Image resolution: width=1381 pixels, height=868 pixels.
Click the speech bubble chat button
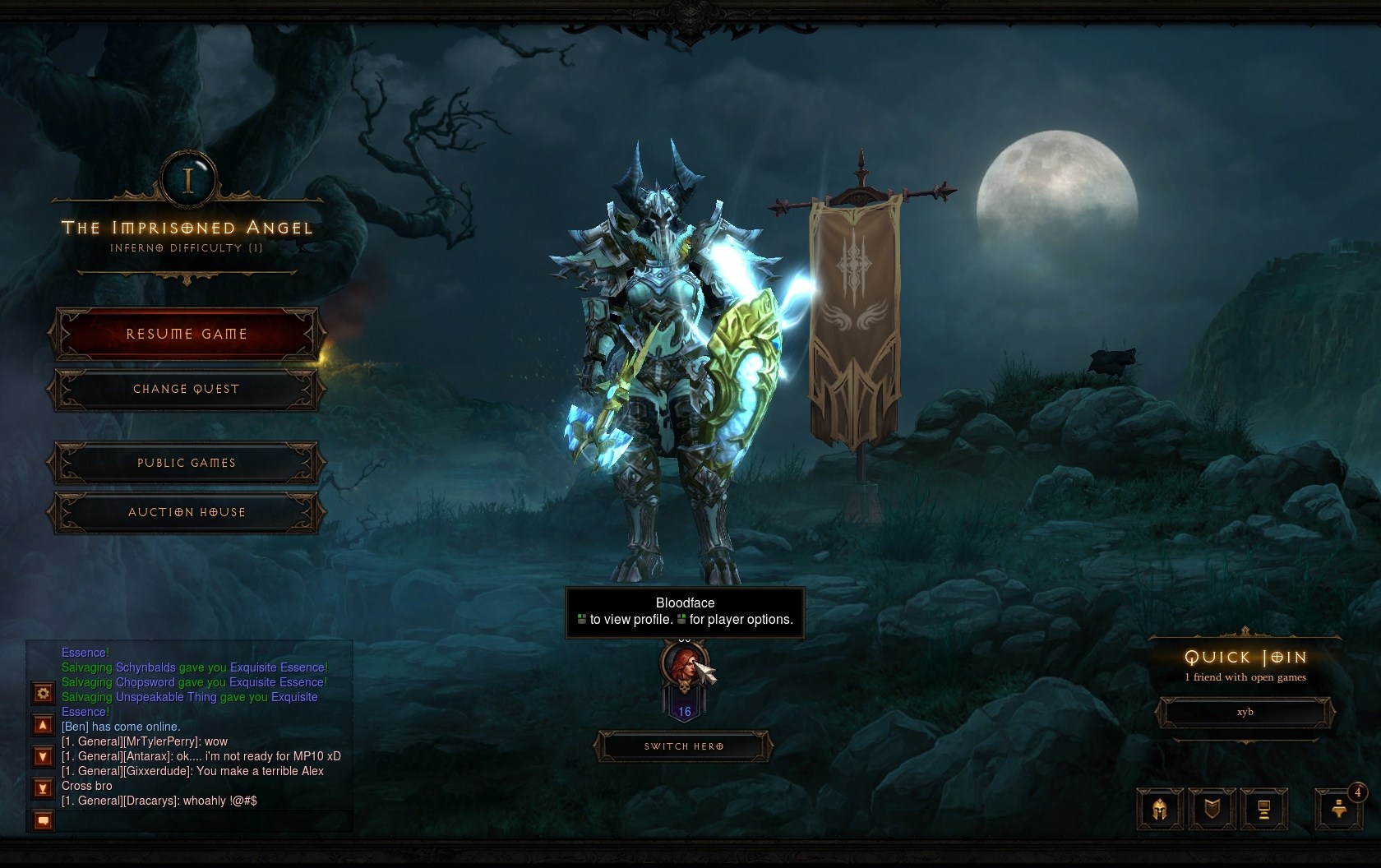click(x=44, y=820)
